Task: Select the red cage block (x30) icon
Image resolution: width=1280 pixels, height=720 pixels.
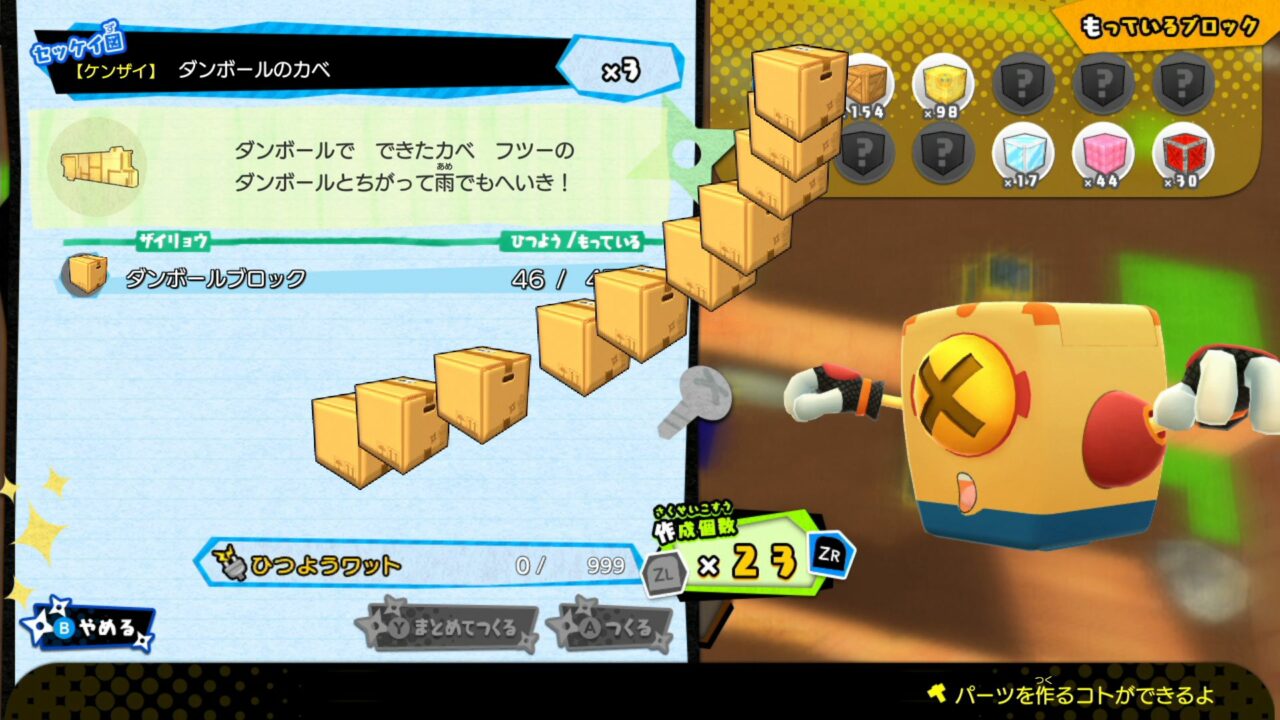Action: point(1184,155)
